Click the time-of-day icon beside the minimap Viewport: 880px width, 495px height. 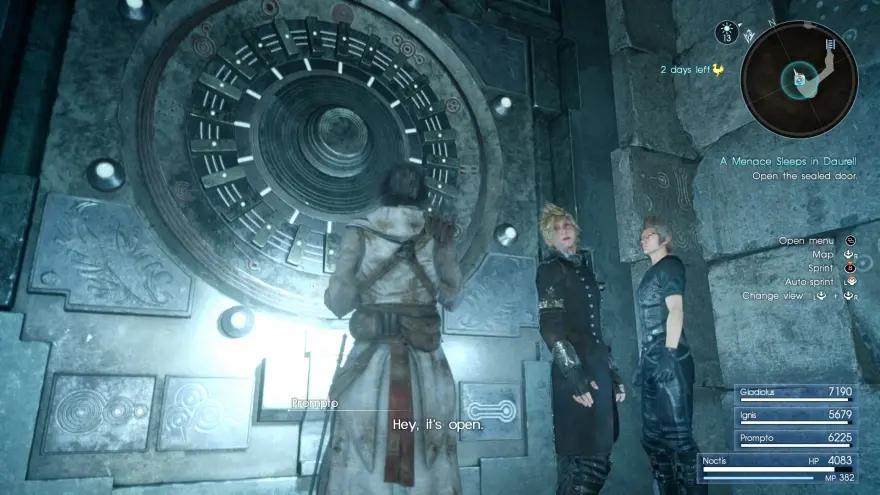click(726, 33)
